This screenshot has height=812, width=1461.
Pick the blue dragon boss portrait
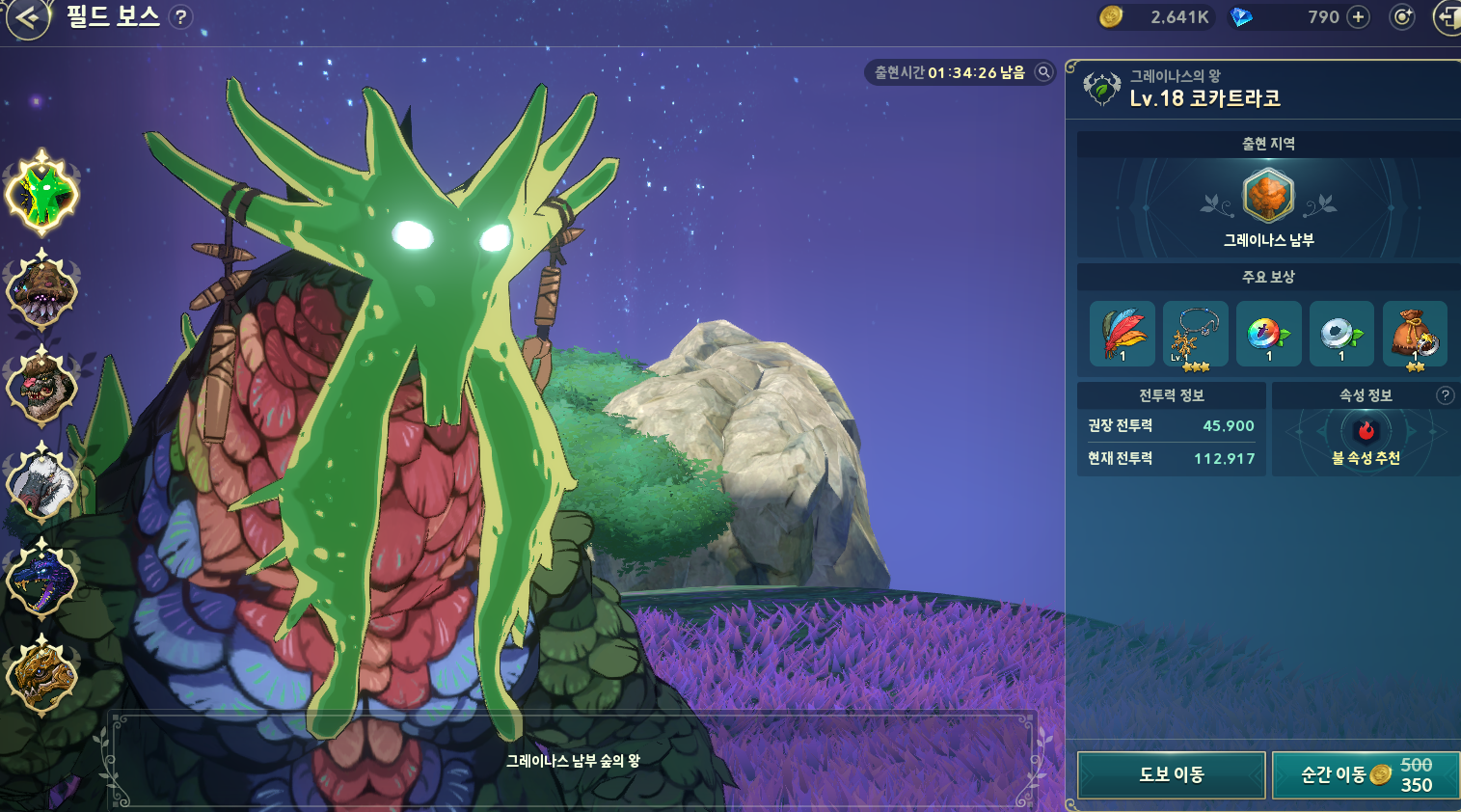pyautogui.click(x=41, y=579)
